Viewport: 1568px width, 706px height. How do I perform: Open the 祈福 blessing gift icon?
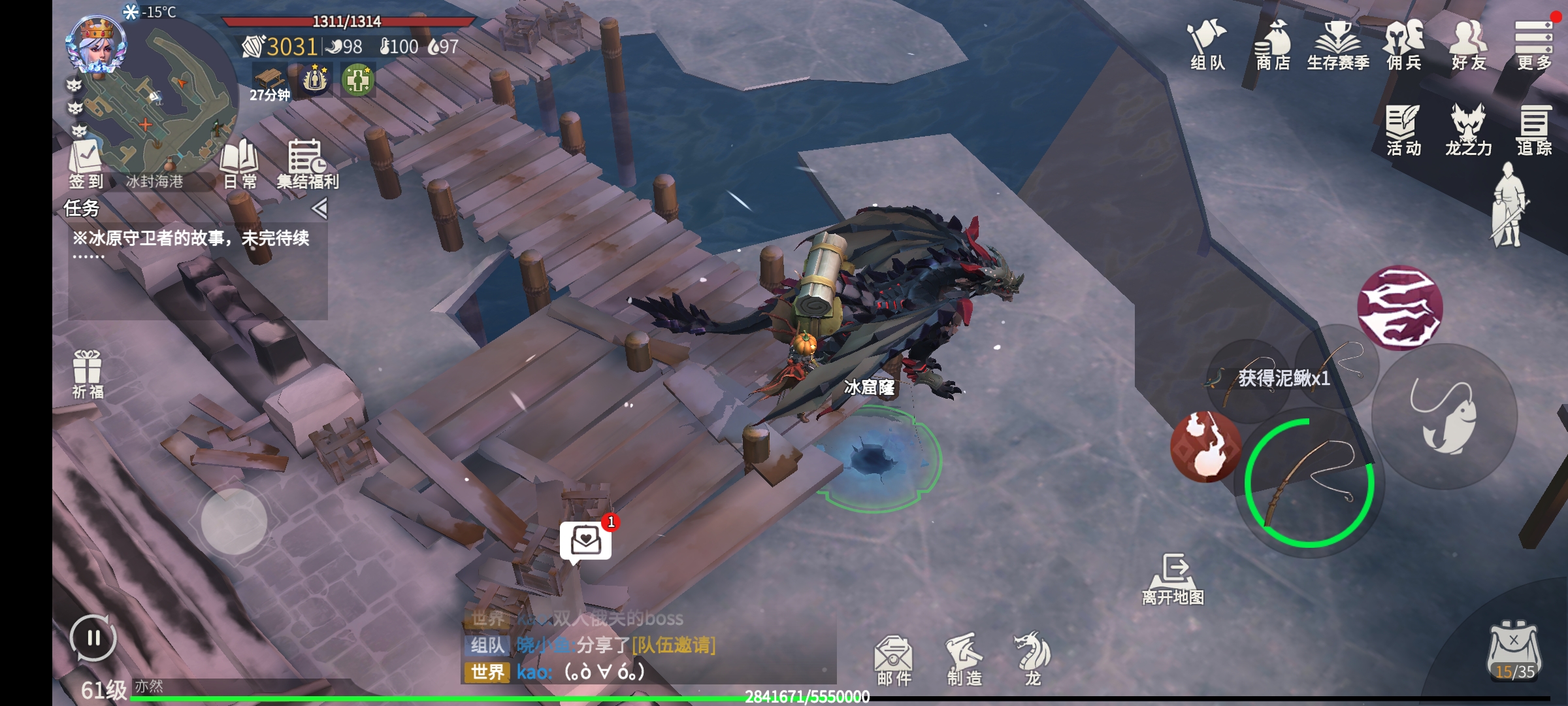(x=87, y=374)
